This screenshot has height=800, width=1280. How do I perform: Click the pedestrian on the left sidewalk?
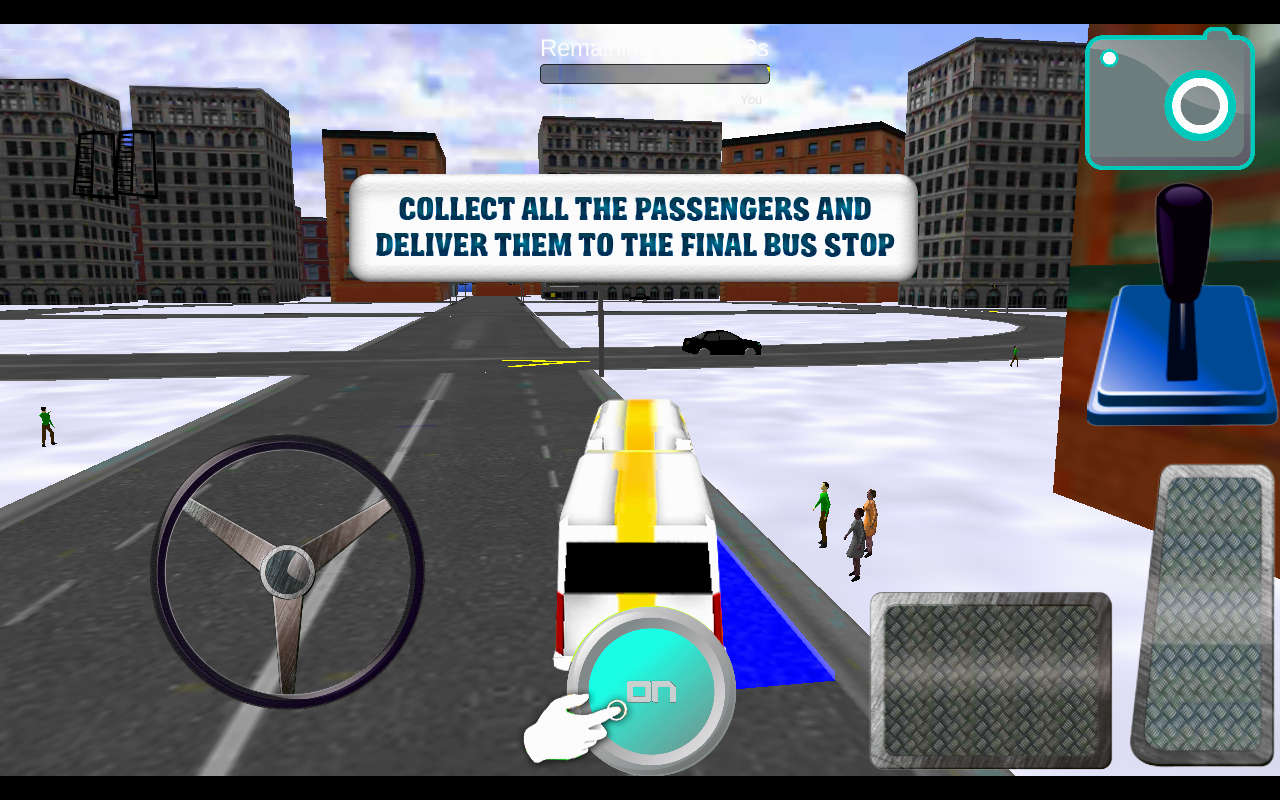[x=46, y=425]
